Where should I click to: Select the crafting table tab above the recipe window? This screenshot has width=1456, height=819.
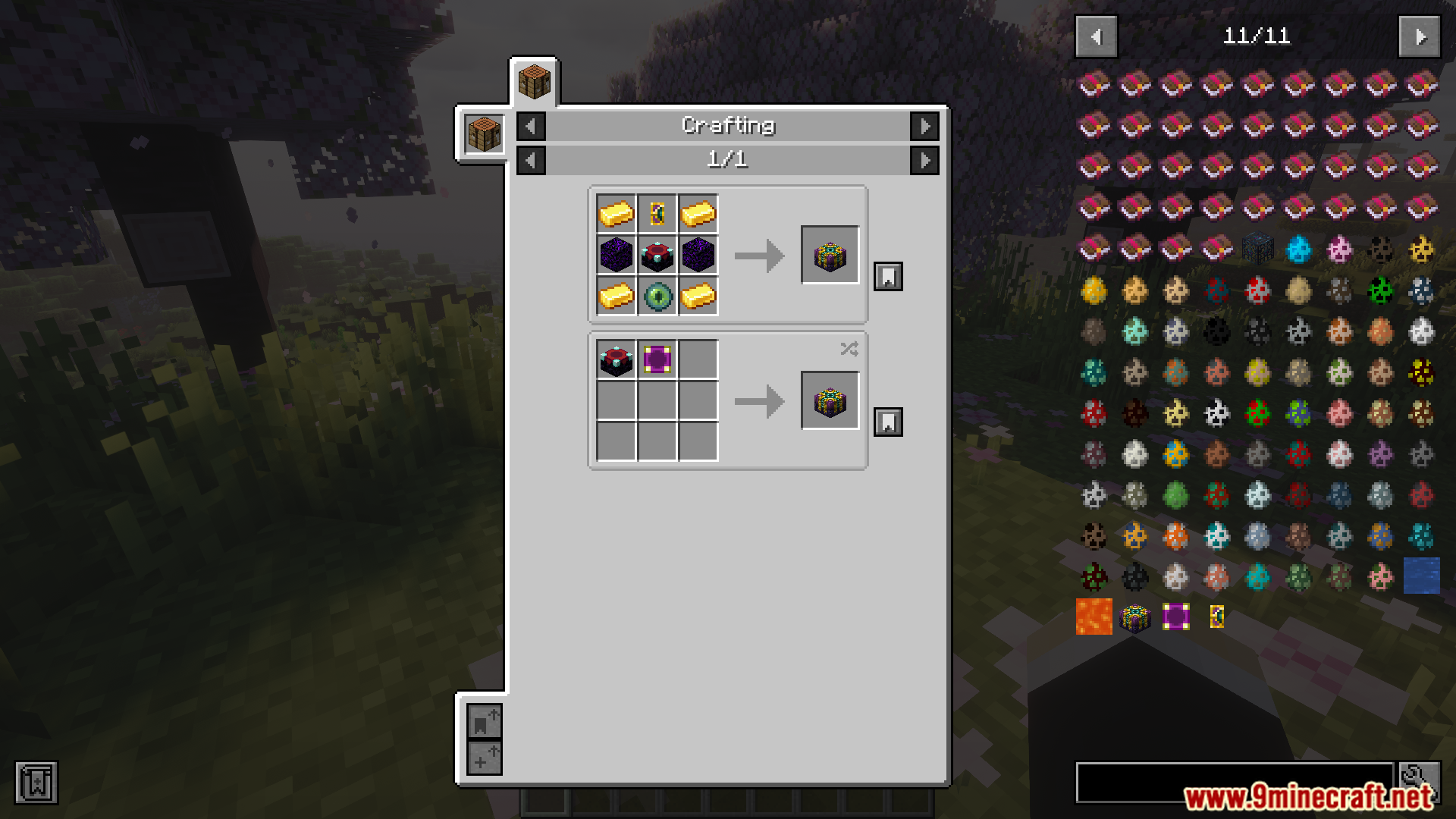(535, 82)
